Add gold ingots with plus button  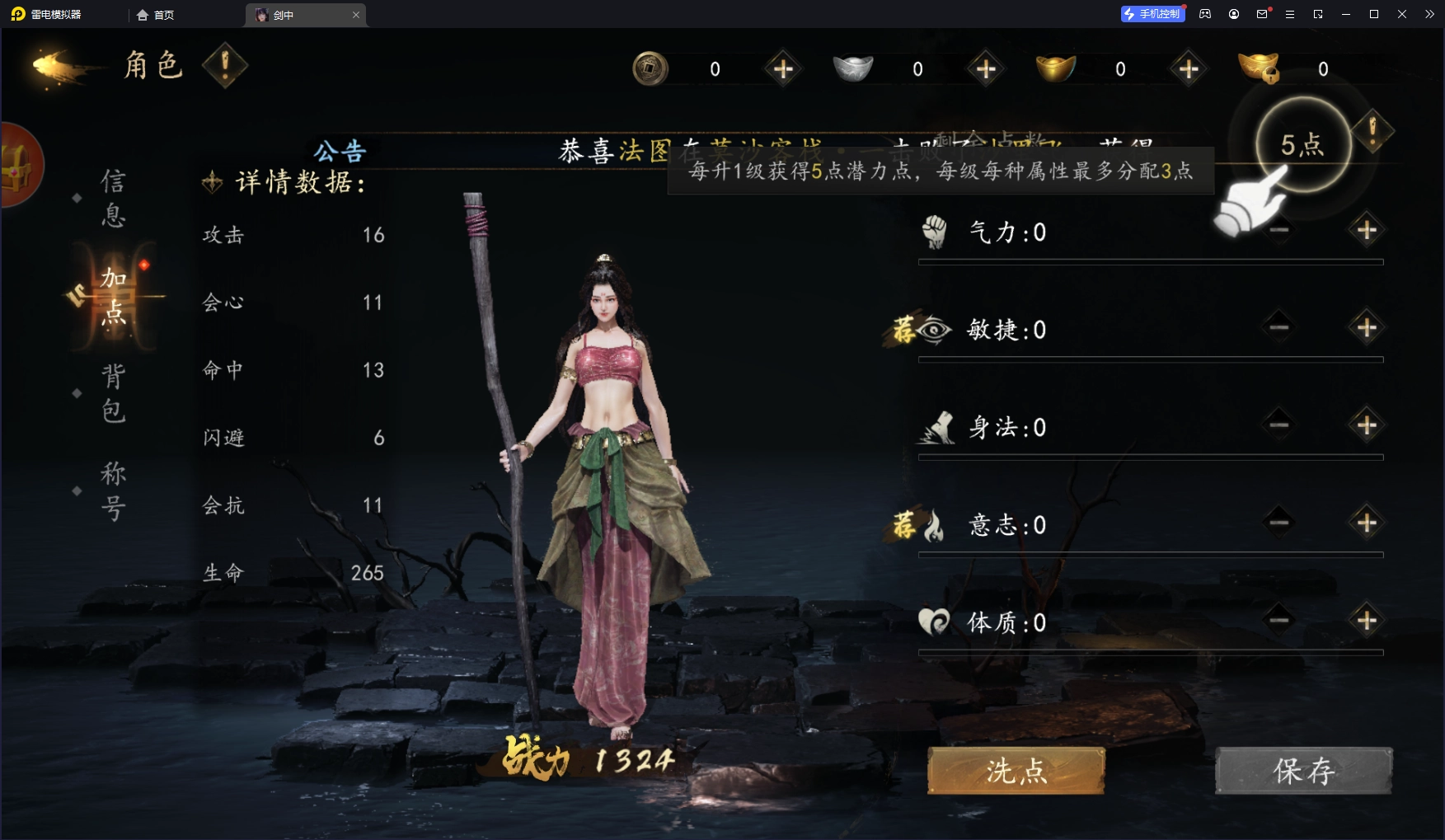[x=1188, y=69]
